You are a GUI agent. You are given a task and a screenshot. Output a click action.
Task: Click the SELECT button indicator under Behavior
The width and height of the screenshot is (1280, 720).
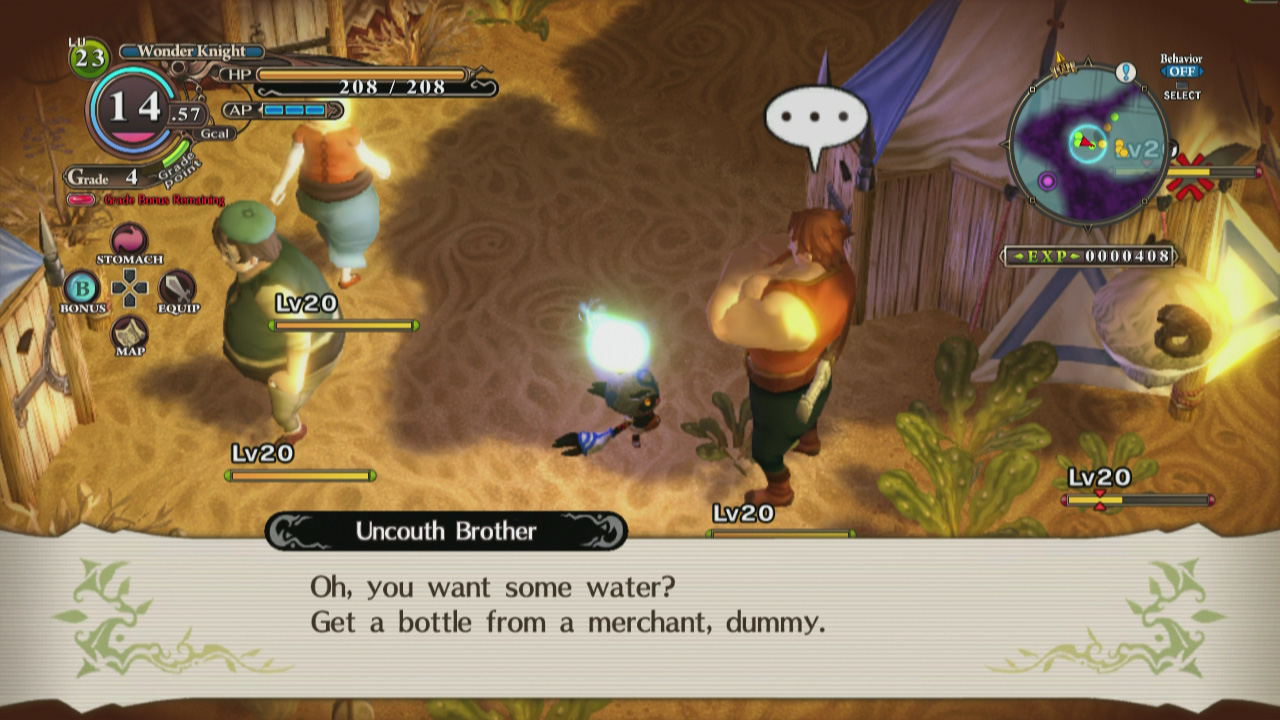pyautogui.click(x=1183, y=95)
